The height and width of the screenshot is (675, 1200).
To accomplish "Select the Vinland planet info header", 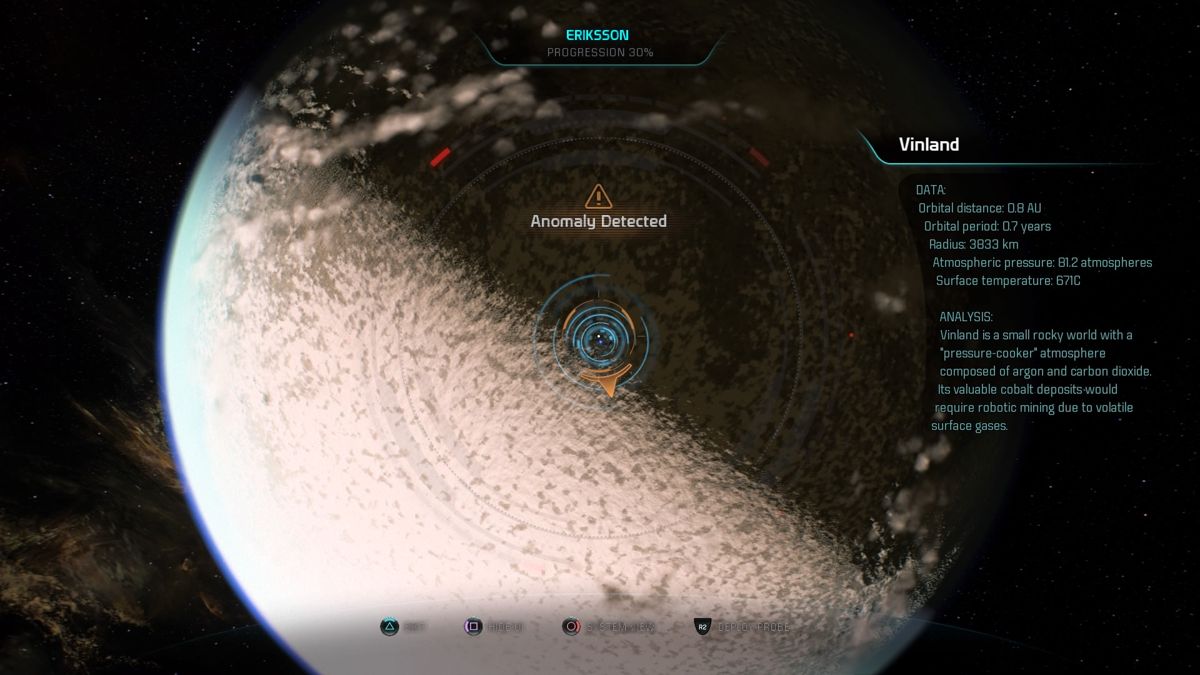I will click(929, 145).
